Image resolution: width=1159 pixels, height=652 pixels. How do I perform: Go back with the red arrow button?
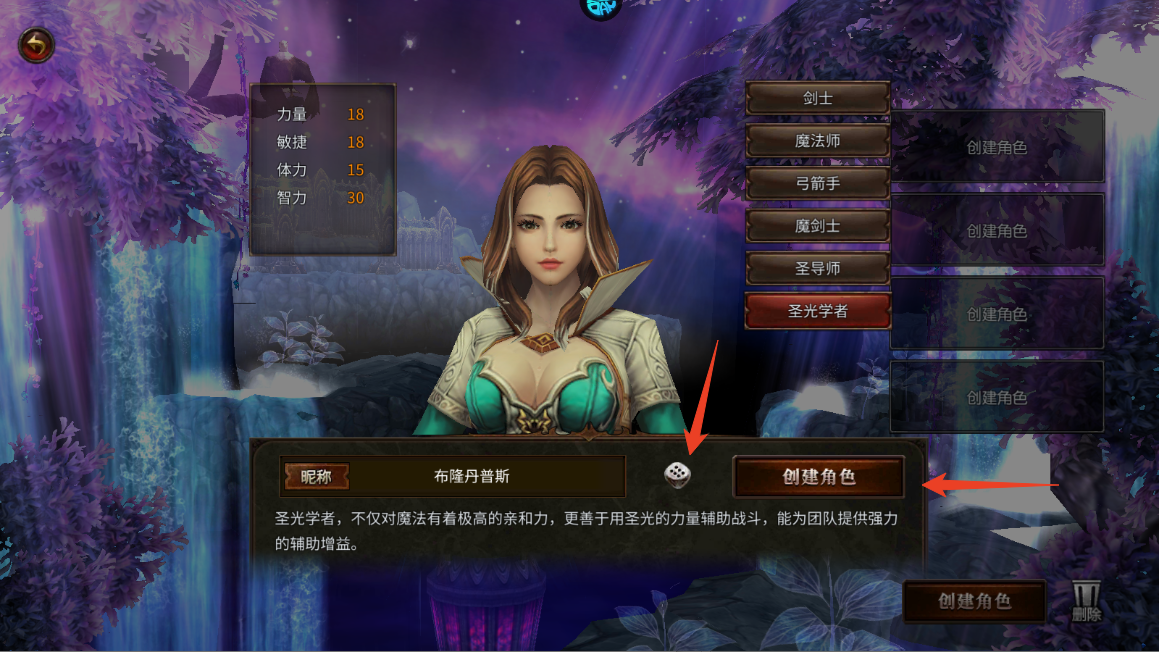coord(37,45)
